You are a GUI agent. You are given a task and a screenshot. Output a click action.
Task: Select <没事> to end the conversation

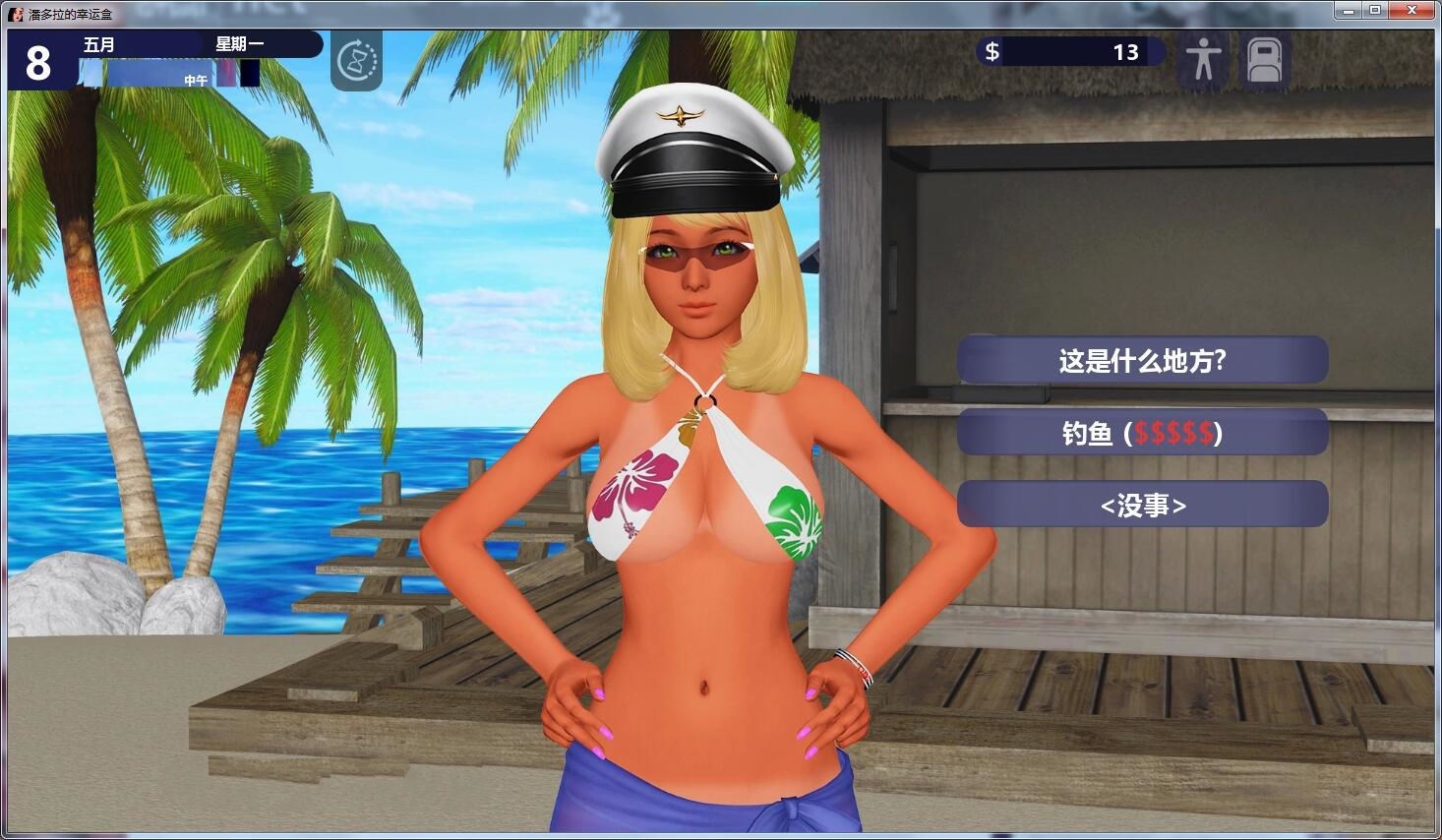point(1142,504)
